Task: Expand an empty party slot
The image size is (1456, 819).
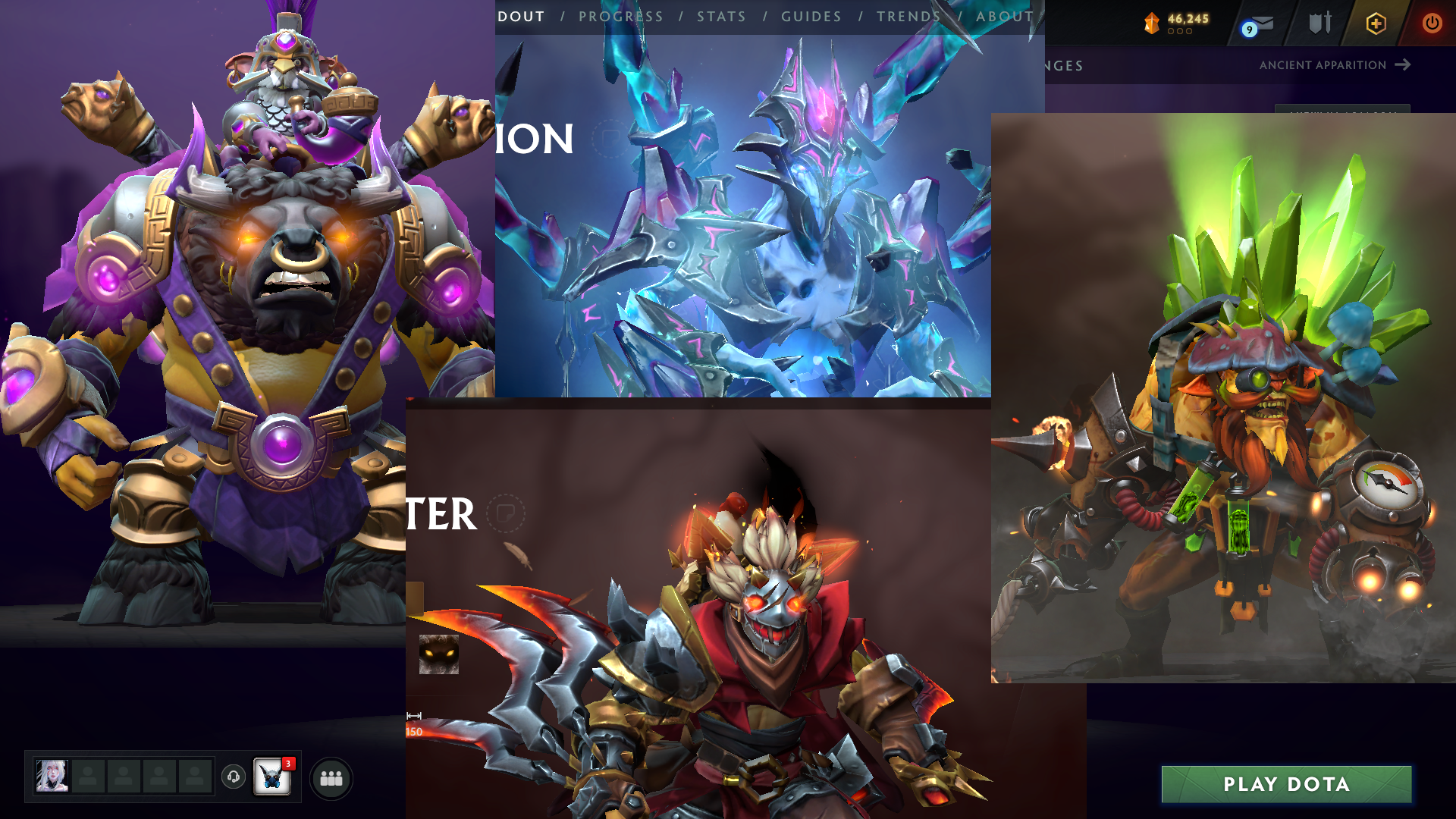Action: (x=89, y=776)
